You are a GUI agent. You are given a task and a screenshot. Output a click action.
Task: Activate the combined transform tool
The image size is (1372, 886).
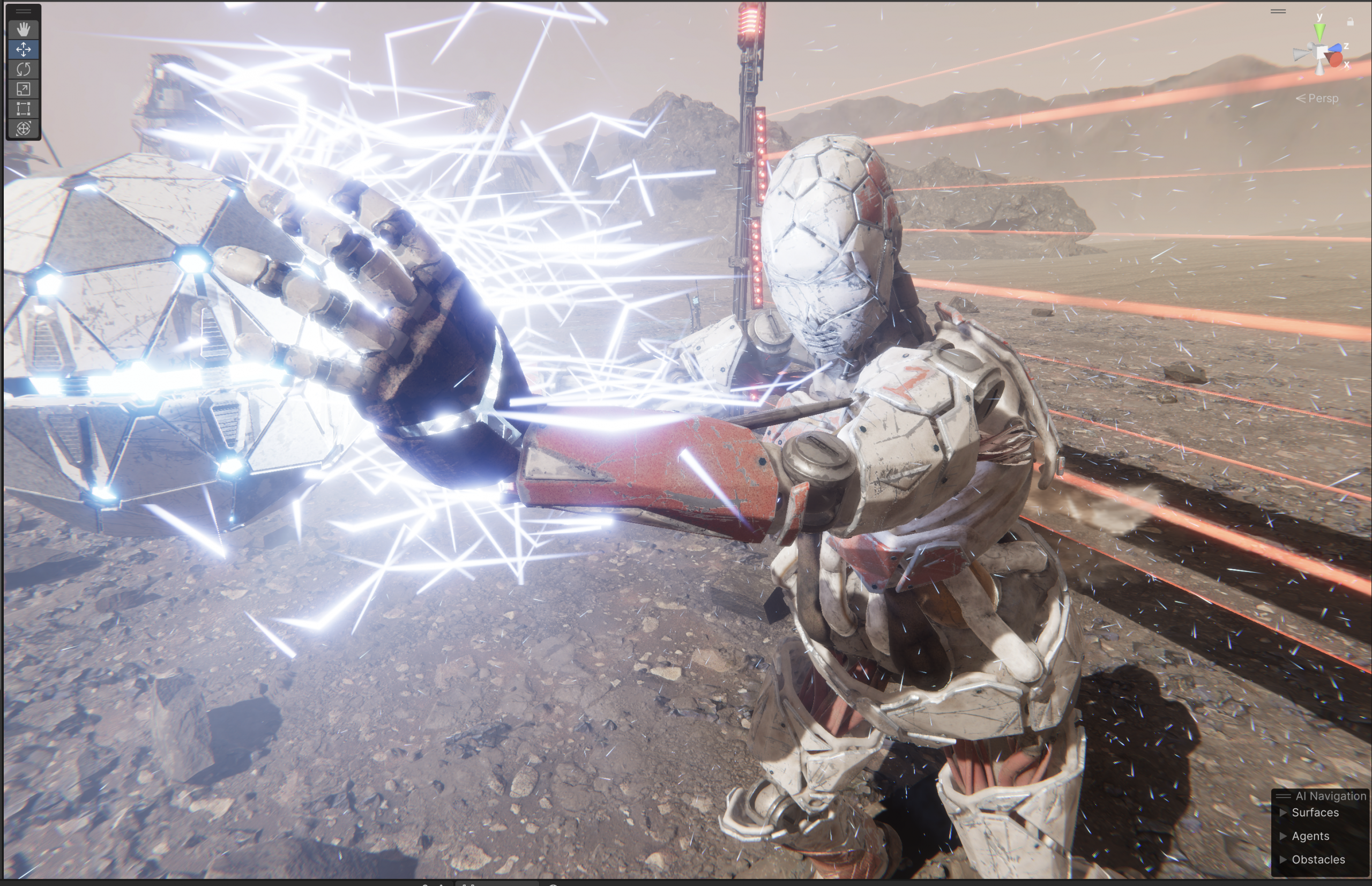coord(24,128)
